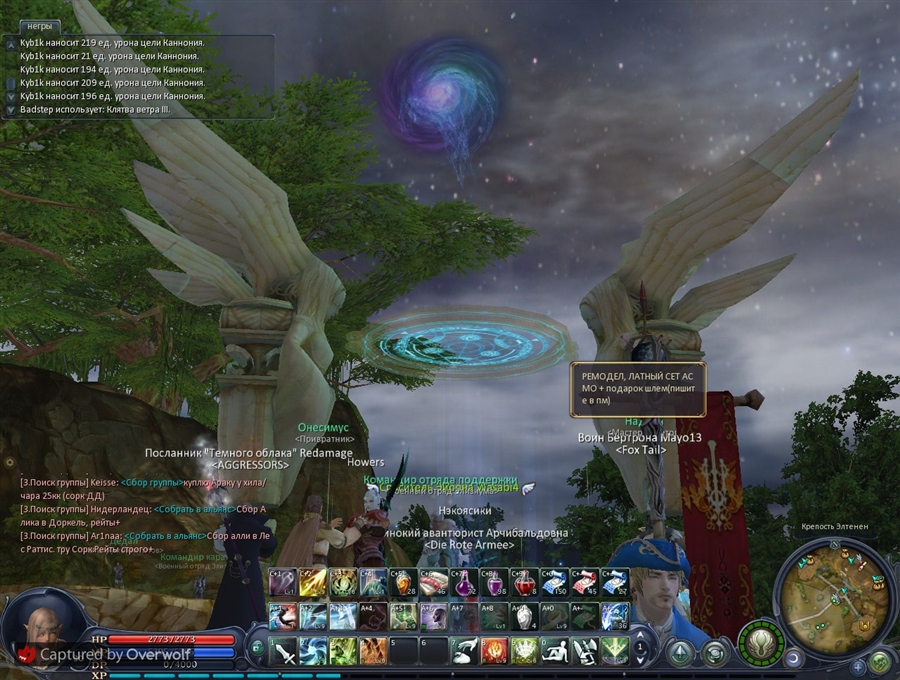Click the player's character portrait
Image resolution: width=900 pixels, height=680 pixels.
tap(45, 628)
